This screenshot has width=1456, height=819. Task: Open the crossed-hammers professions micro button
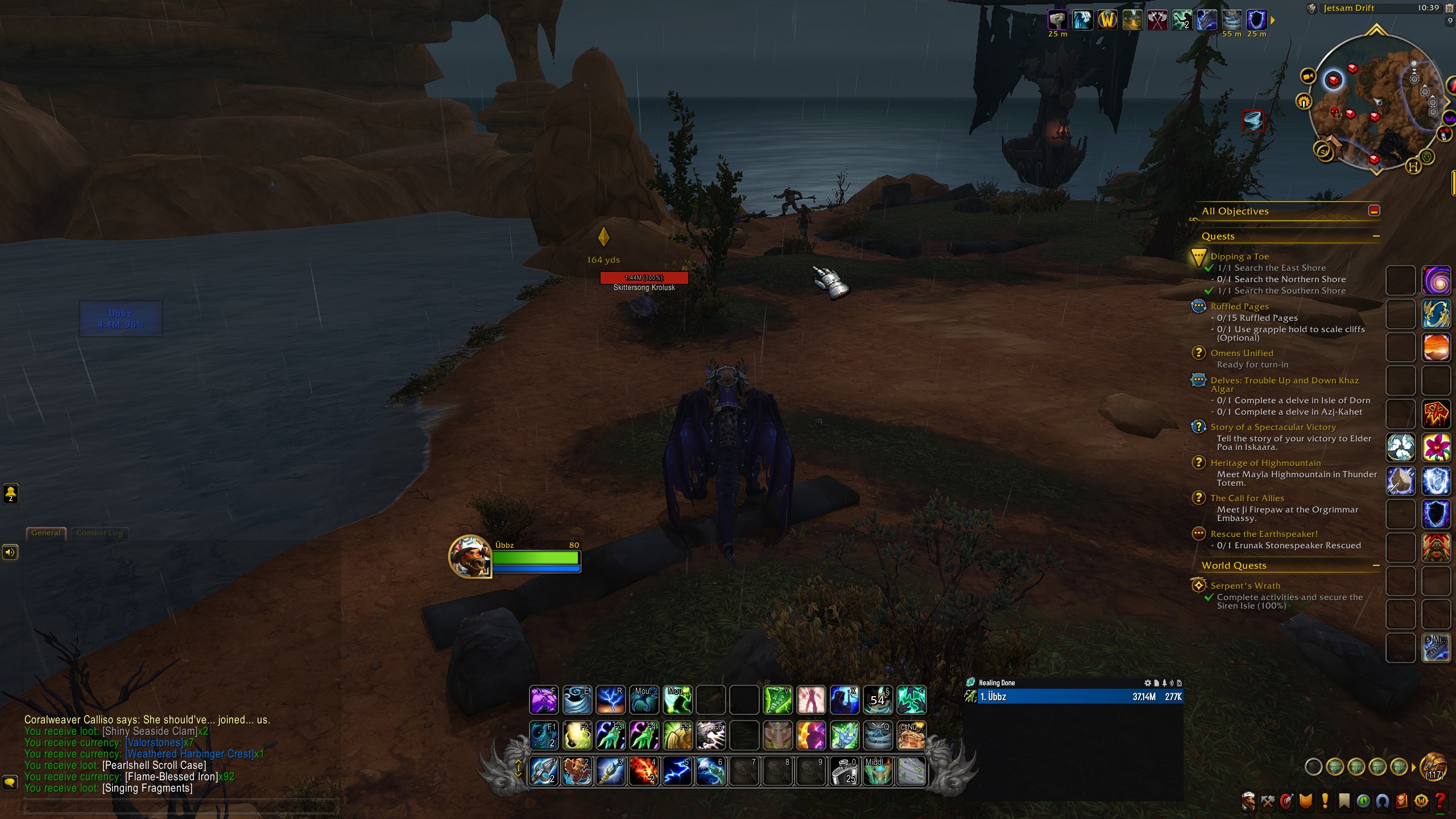(x=1267, y=801)
